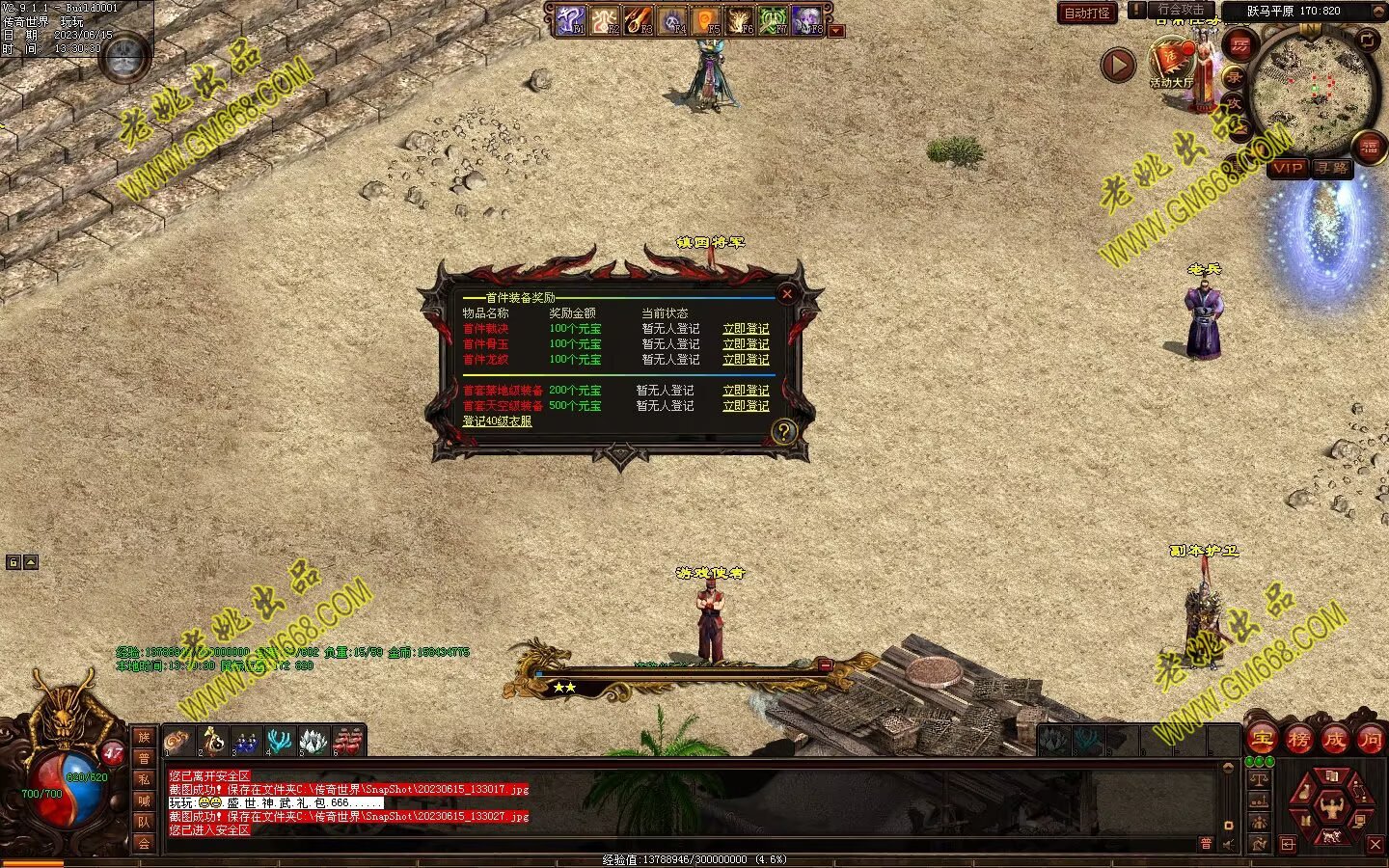Open the question mark help button in the dialog
The image size is (1389, 868).
click(x=783, y=431)
